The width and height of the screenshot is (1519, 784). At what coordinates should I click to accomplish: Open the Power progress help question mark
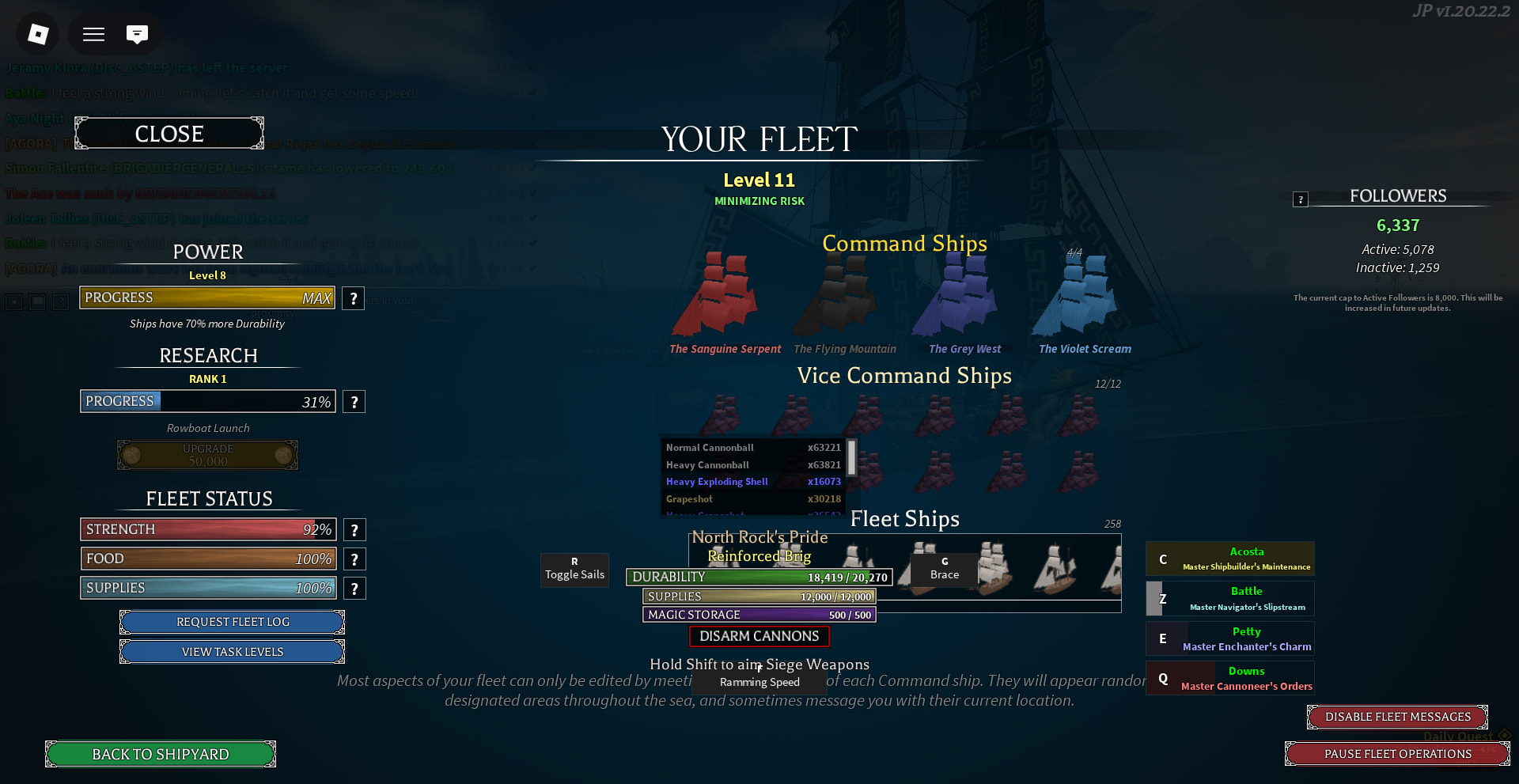[354, 298]
